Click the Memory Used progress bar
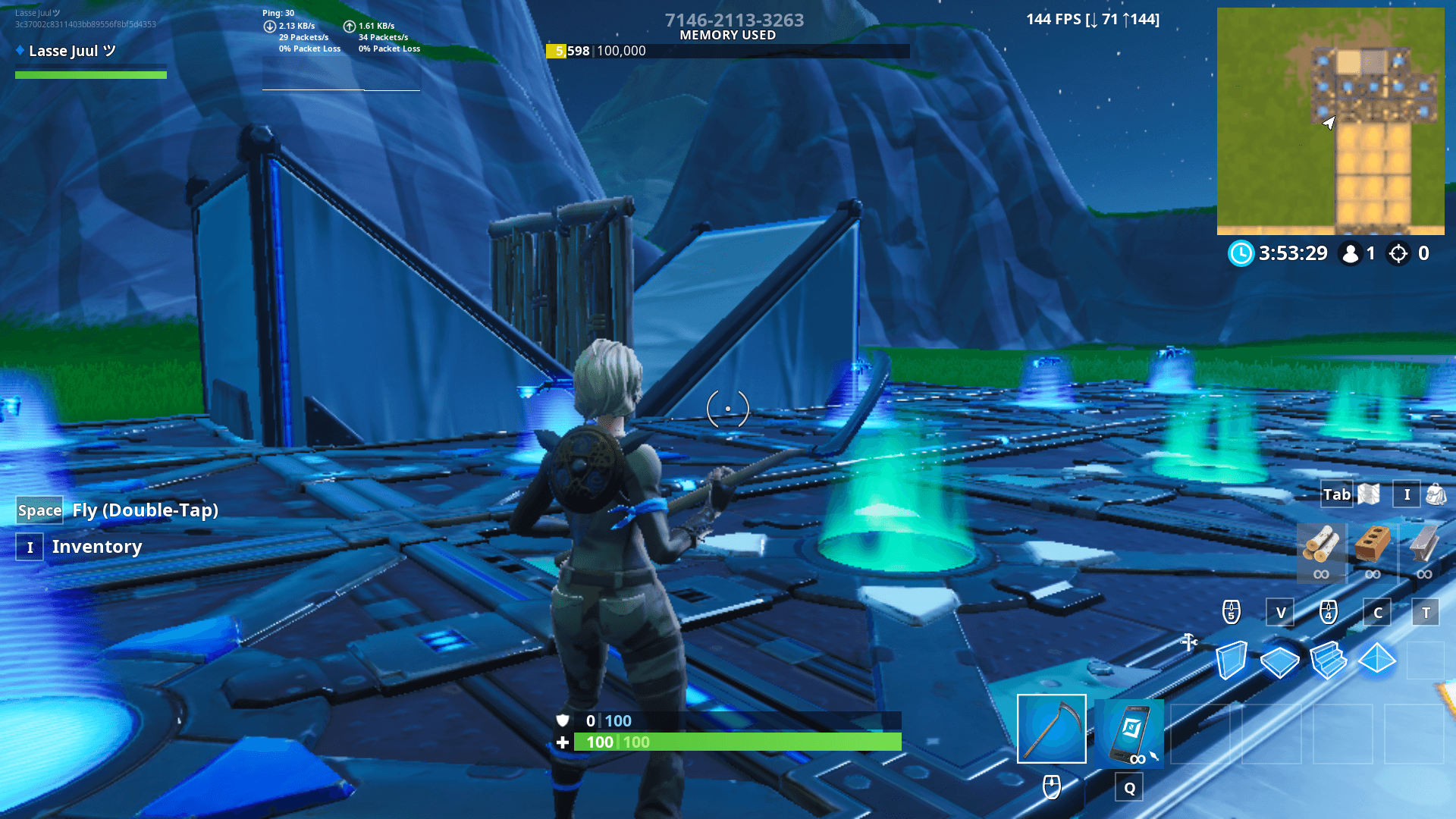 (728, 51)
